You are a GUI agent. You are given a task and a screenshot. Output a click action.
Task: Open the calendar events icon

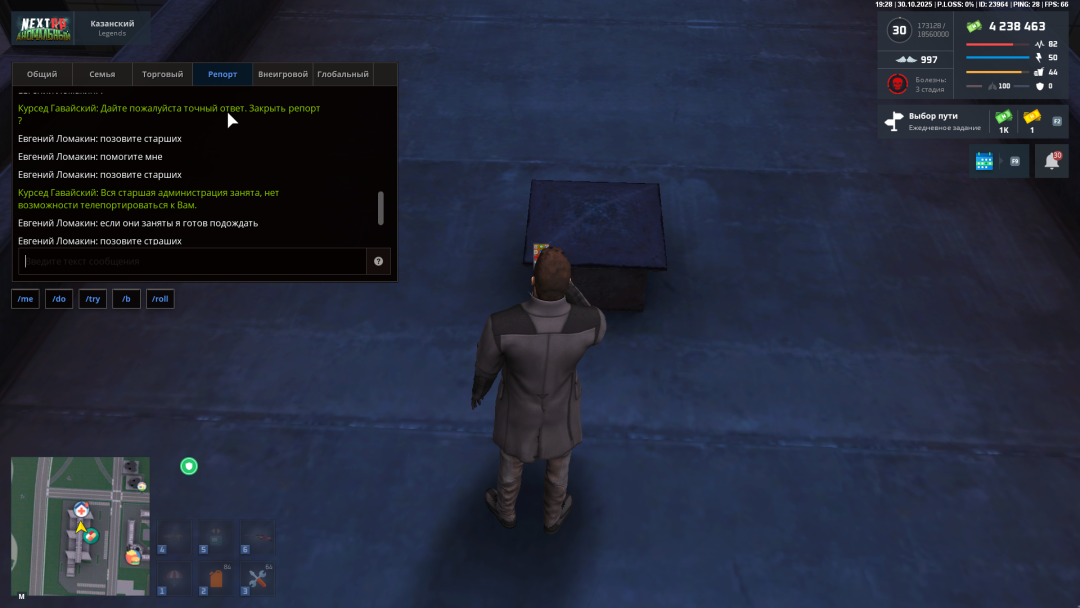coord(984,160)
